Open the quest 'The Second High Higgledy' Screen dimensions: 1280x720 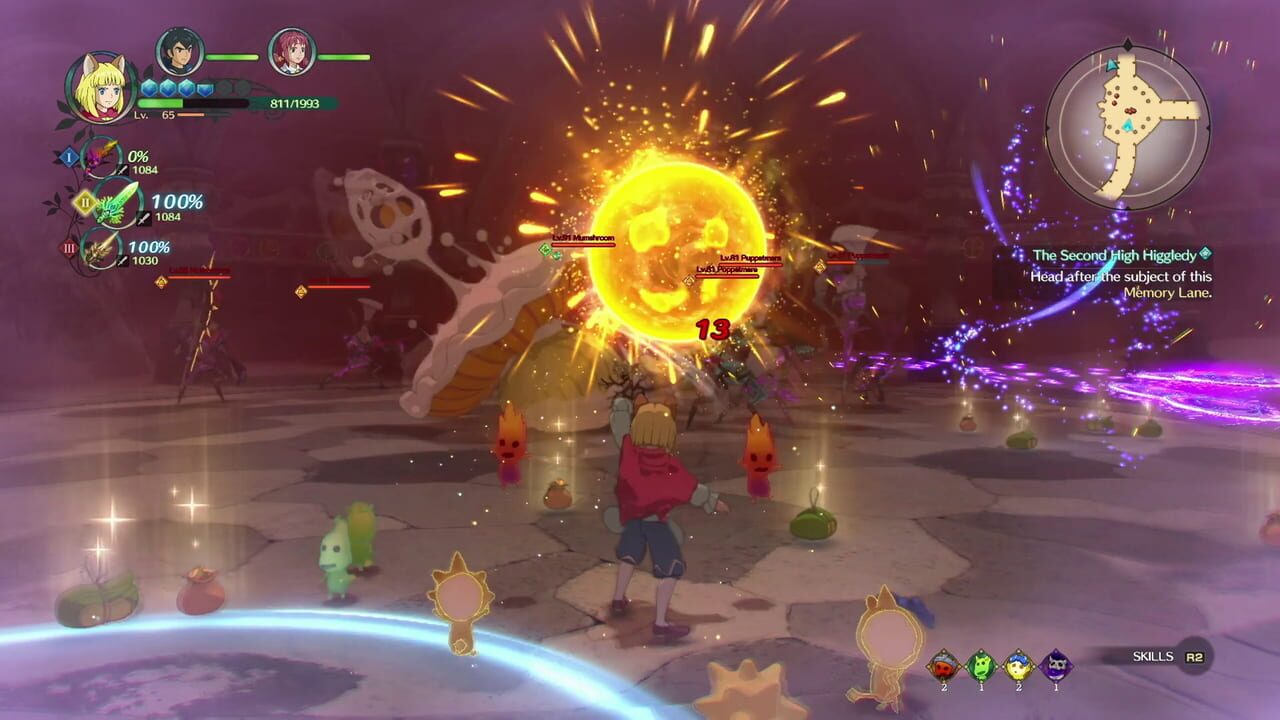1113,255
